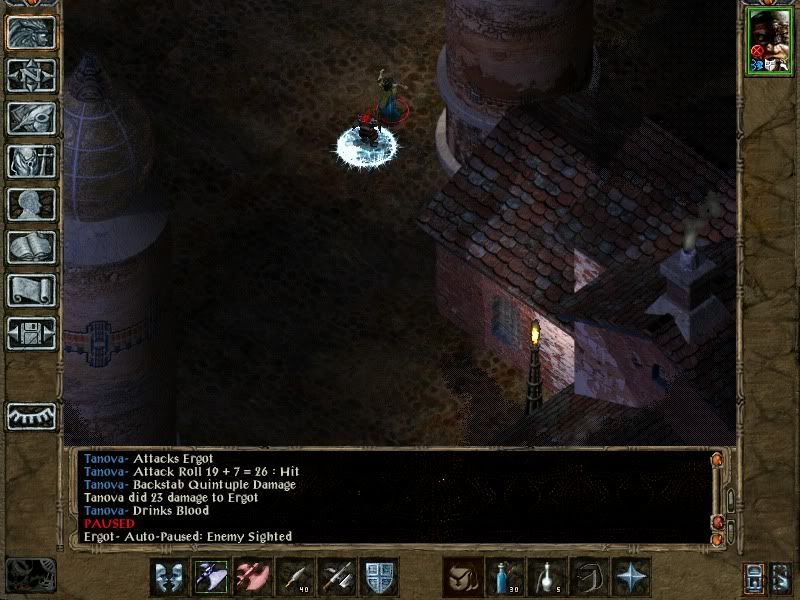
Task: Select the character portrait in the corner
Action: click(767, 42)
